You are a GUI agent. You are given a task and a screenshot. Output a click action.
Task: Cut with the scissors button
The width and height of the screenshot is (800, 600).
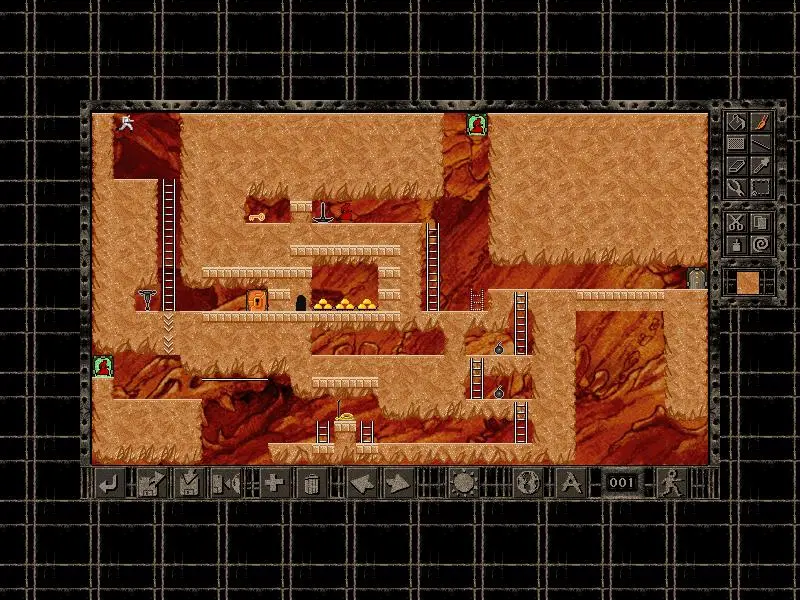tap(735, 222)
